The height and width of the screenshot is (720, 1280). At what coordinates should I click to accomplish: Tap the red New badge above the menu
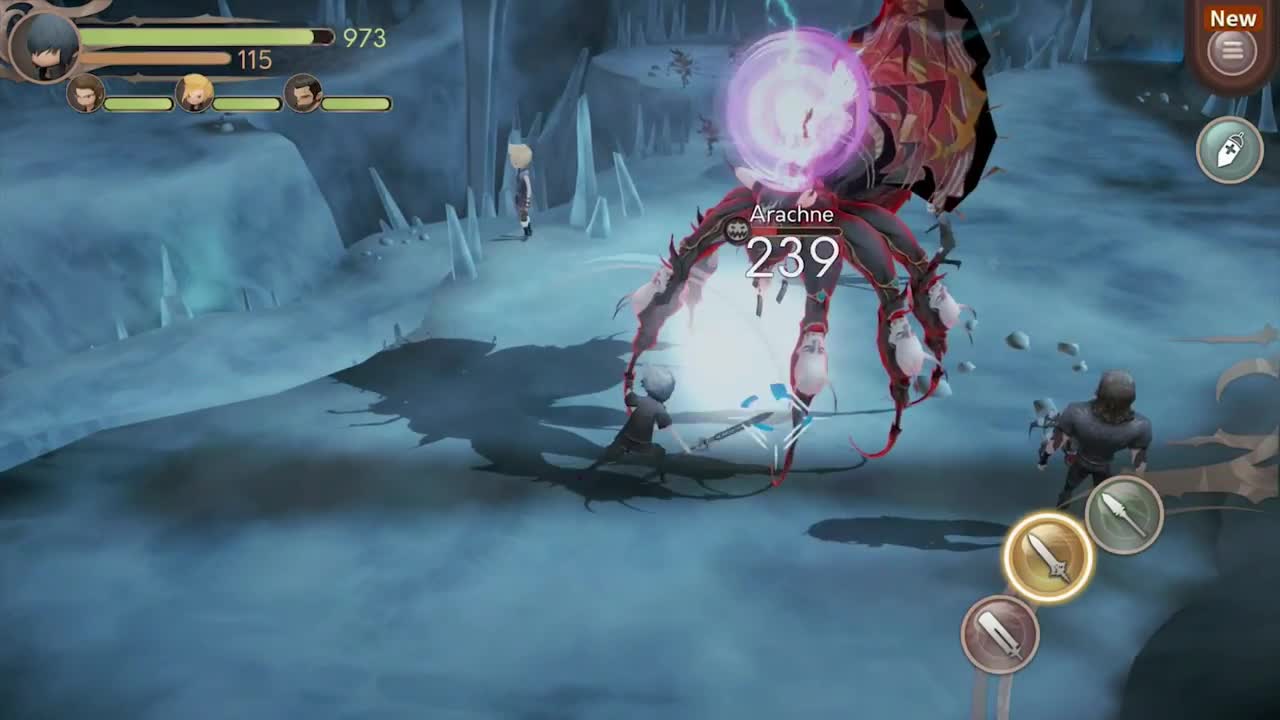(x=1231, y=17)
